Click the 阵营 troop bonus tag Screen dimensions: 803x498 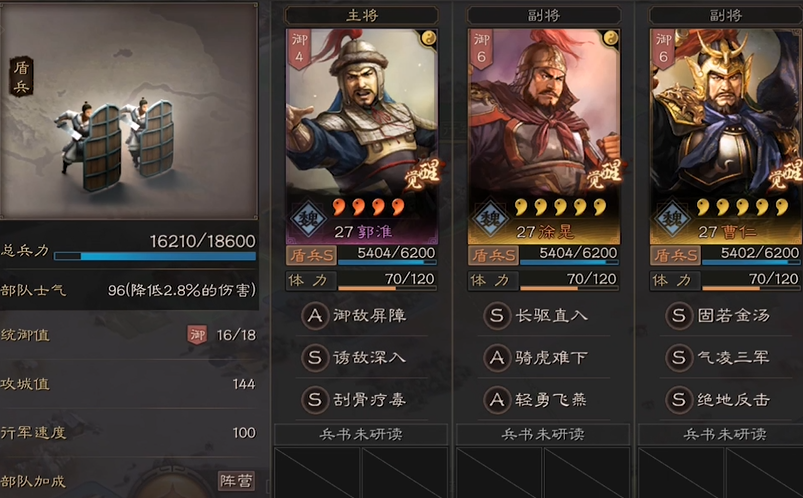click(x=236, y=481)
